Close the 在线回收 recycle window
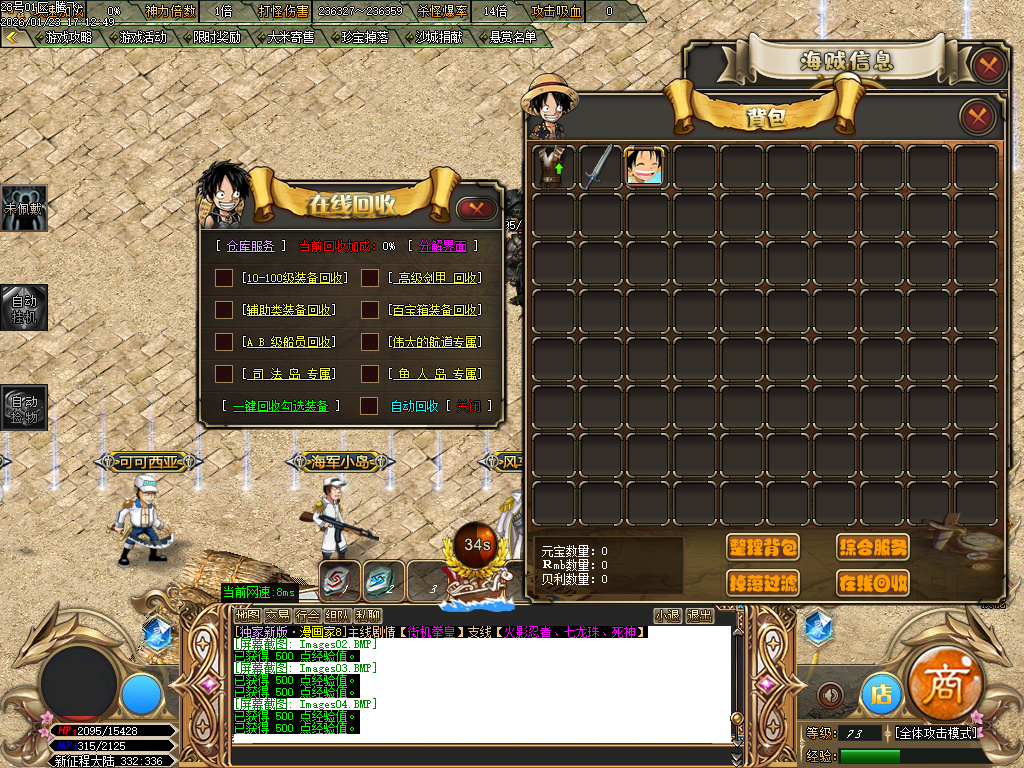This screenshot has height=768, width=1024. [476, 209]
